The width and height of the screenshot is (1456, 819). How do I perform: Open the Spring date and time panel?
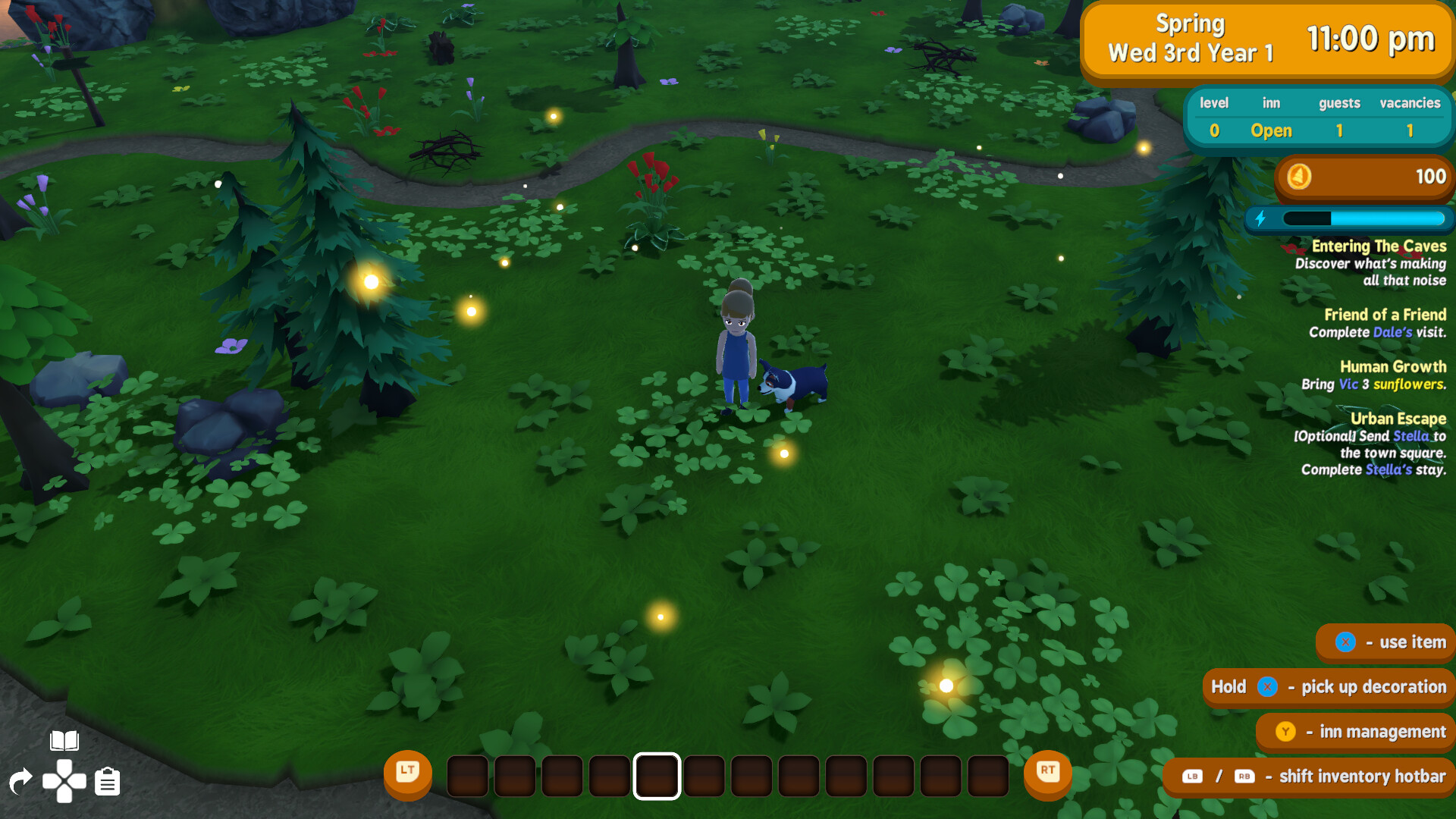pos(1266,39)
